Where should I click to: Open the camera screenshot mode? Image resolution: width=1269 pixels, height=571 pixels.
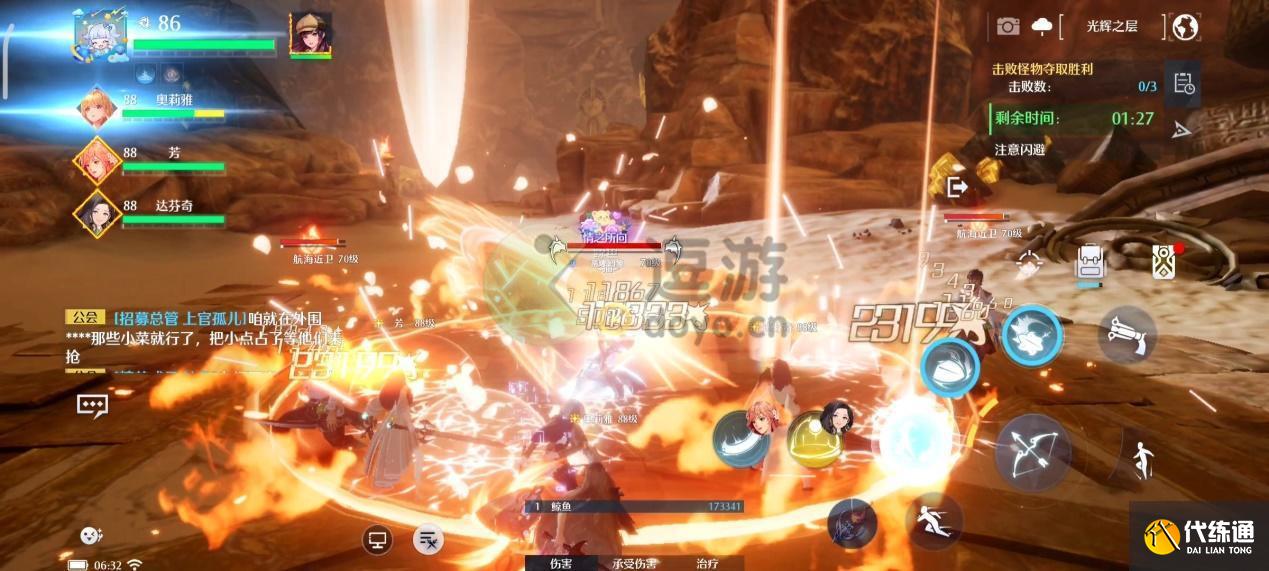tap(1007, 27)
